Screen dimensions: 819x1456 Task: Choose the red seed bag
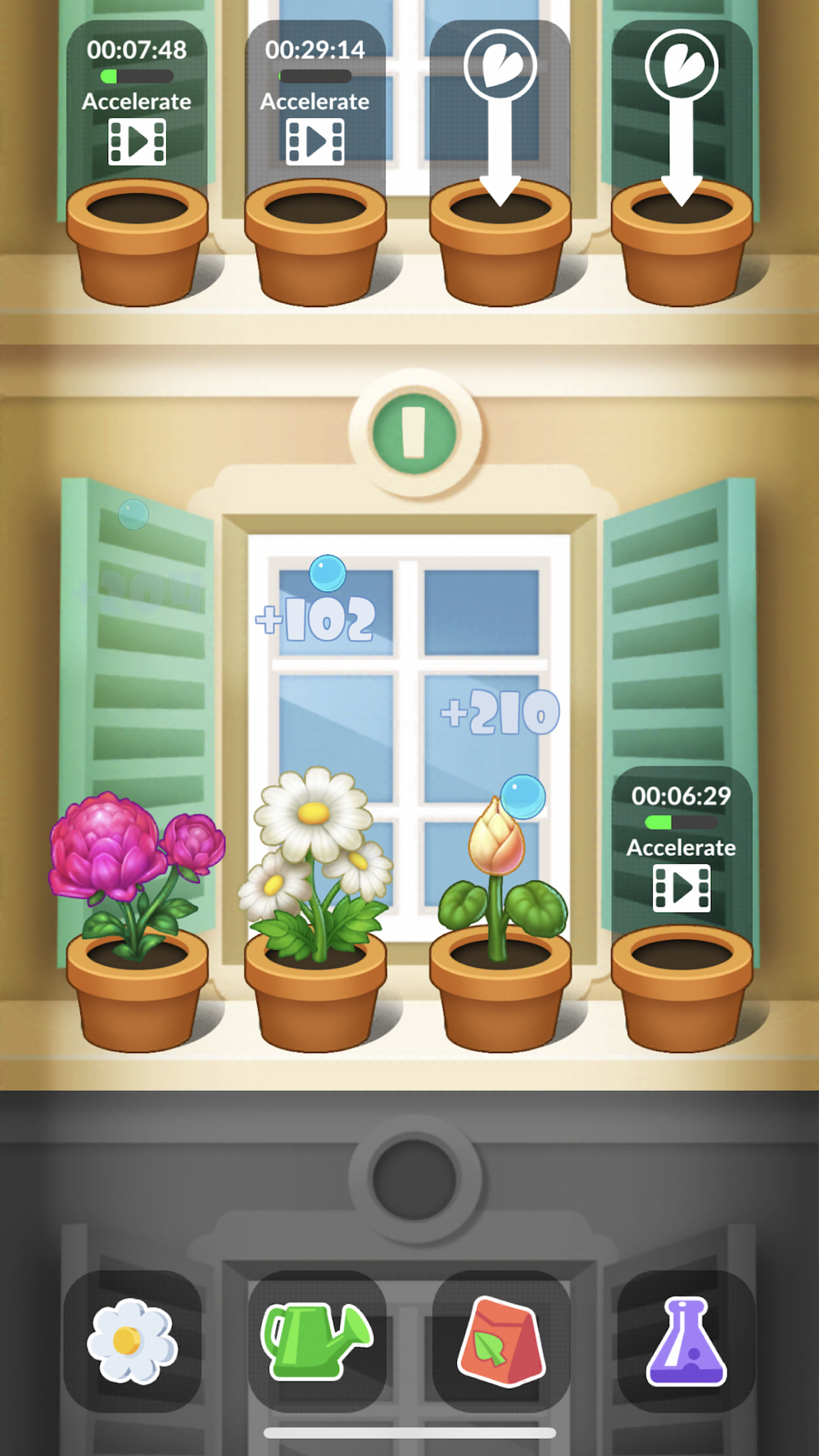pyautogui.click(x=501, y=1341)
